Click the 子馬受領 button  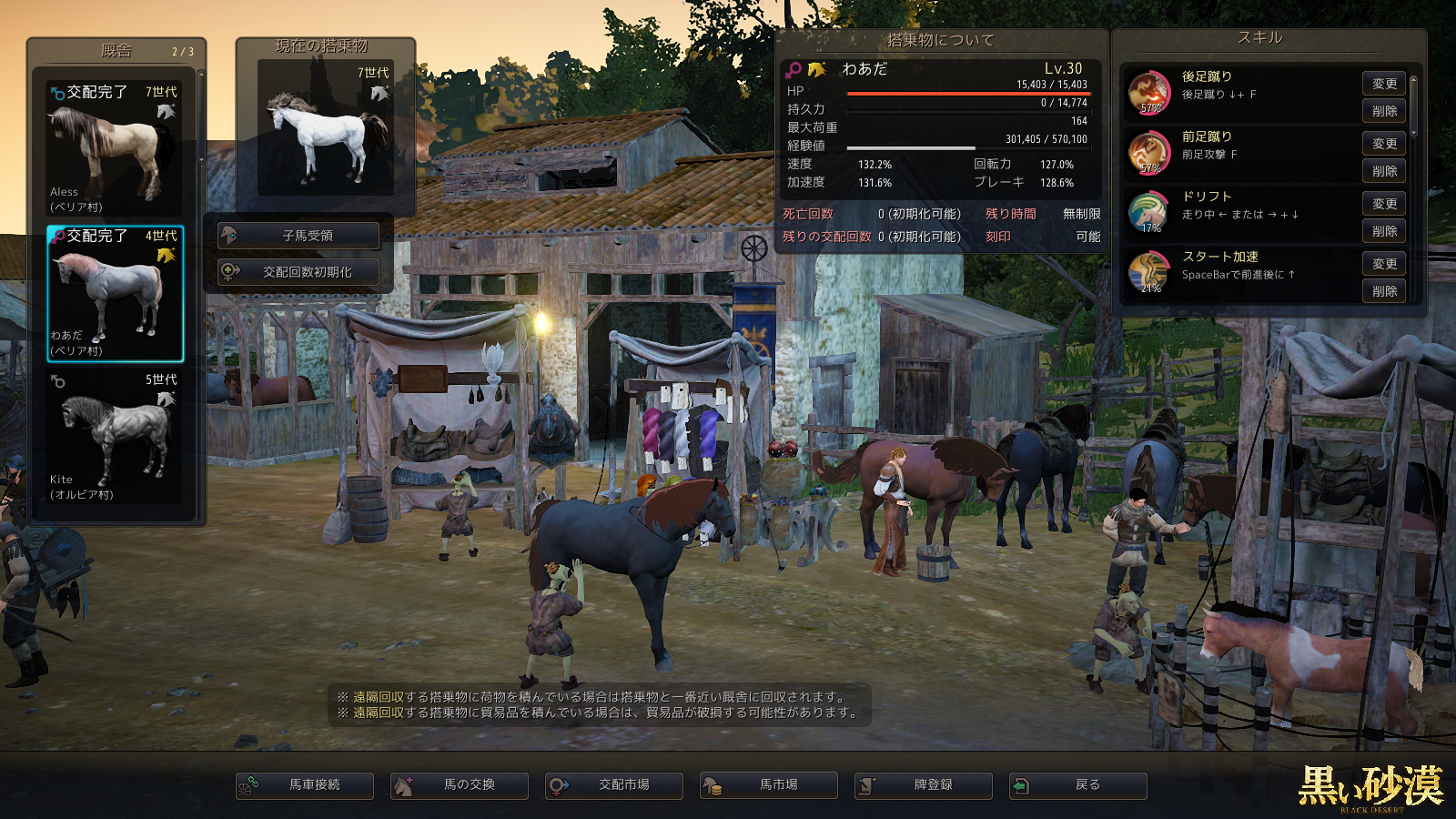pyautogui.click(x=298, y=236)
